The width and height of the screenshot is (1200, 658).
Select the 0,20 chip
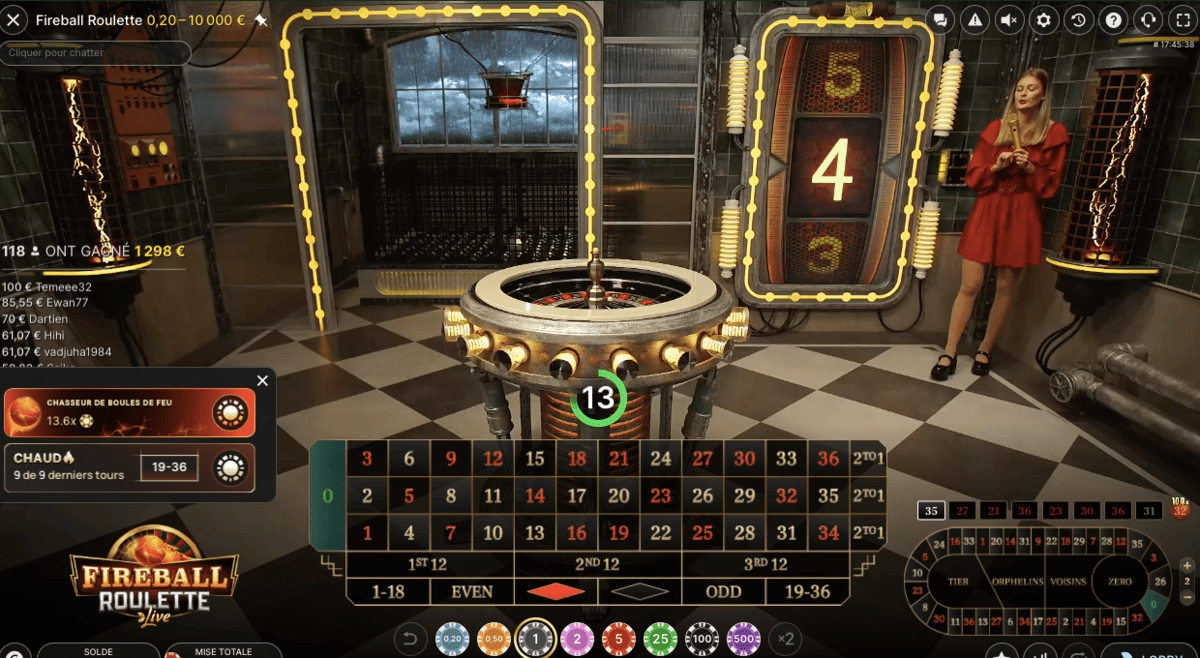click(453, 638)
